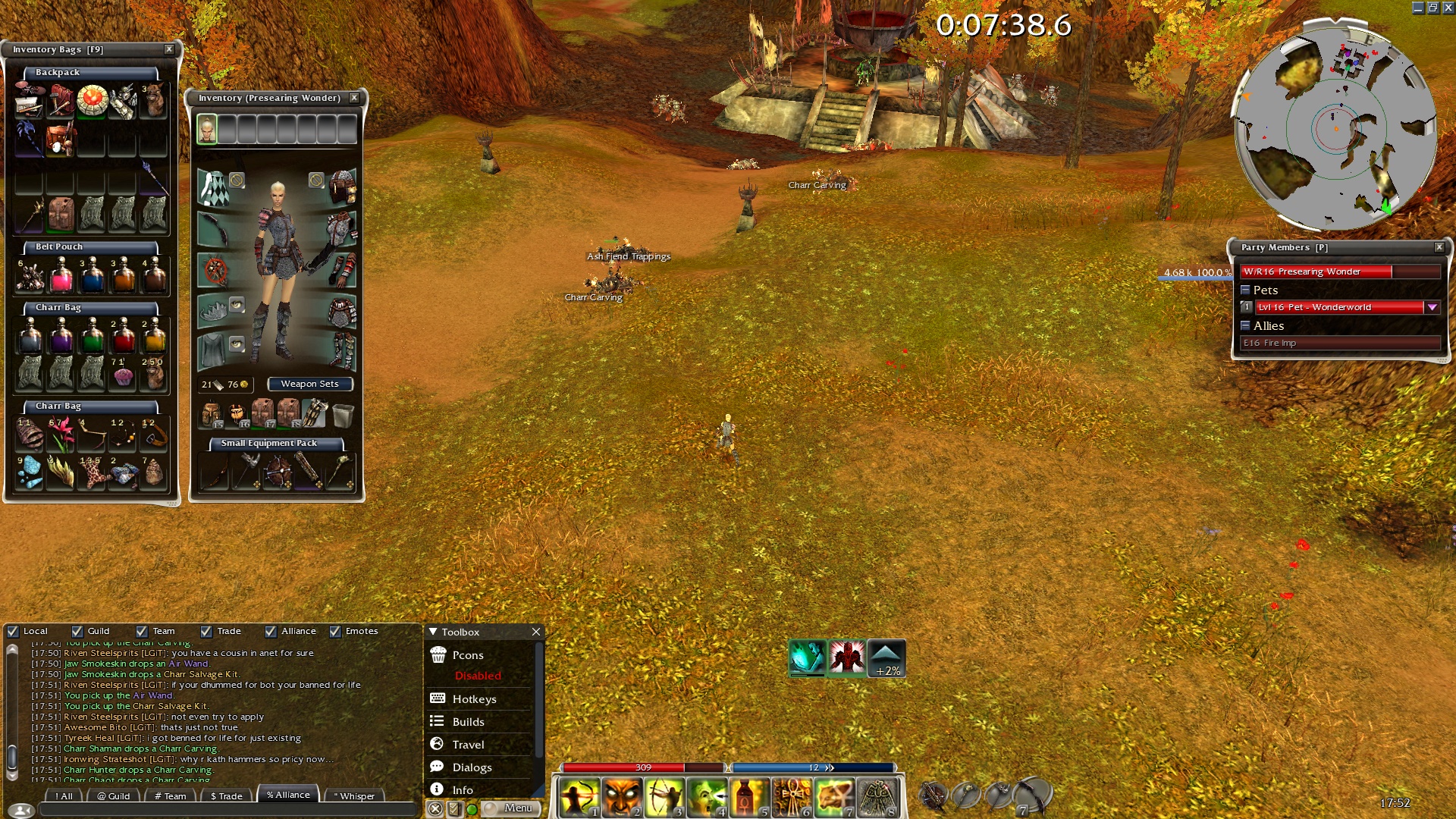Open the main Menu button
1456x819 pixels.
[x=514, y=808]
